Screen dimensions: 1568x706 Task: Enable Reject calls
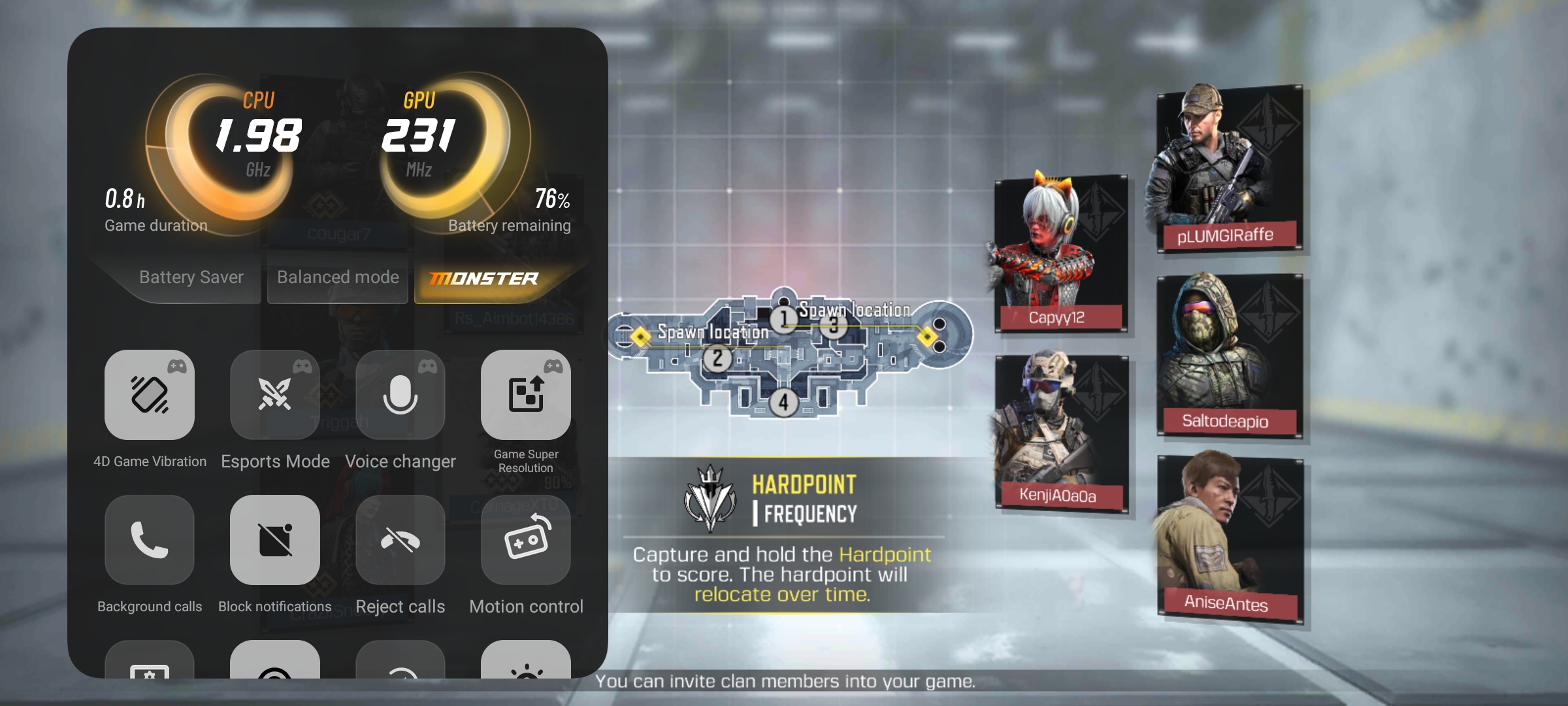coord(400,540)
